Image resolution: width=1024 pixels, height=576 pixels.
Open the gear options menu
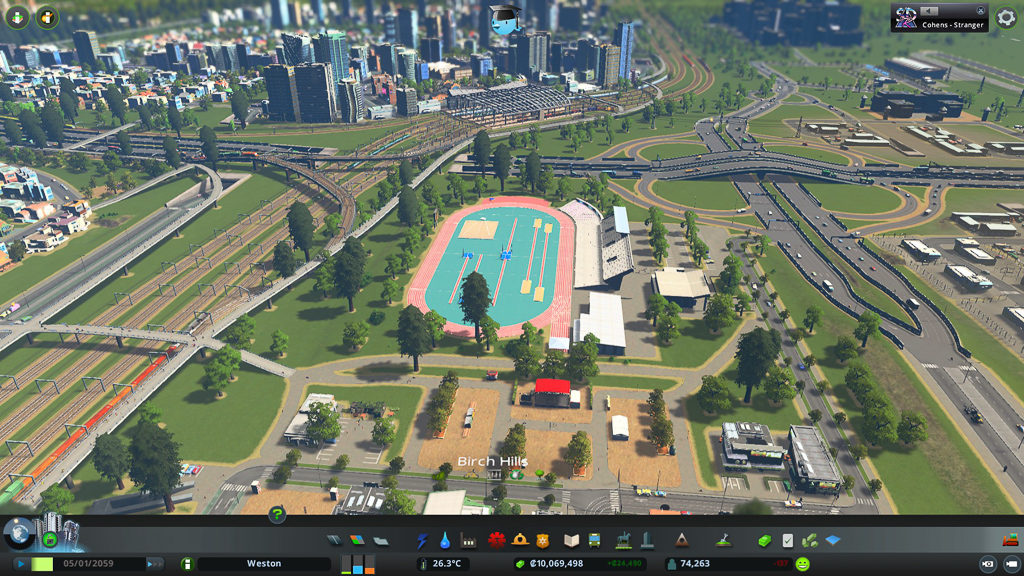pos(1006,18)
